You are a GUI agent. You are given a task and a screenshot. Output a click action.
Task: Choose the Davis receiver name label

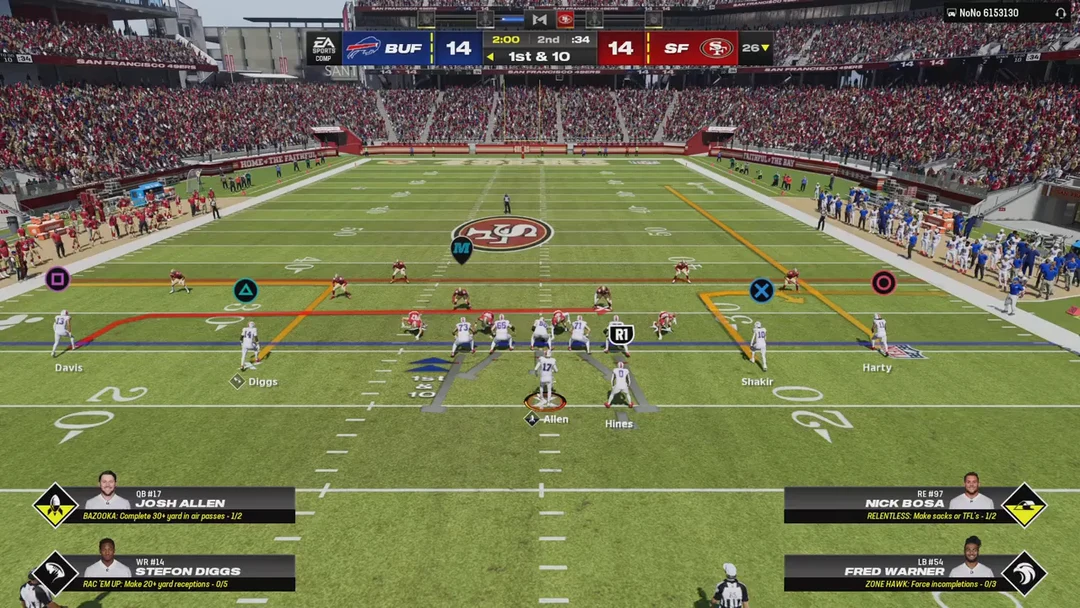[69, 368]
